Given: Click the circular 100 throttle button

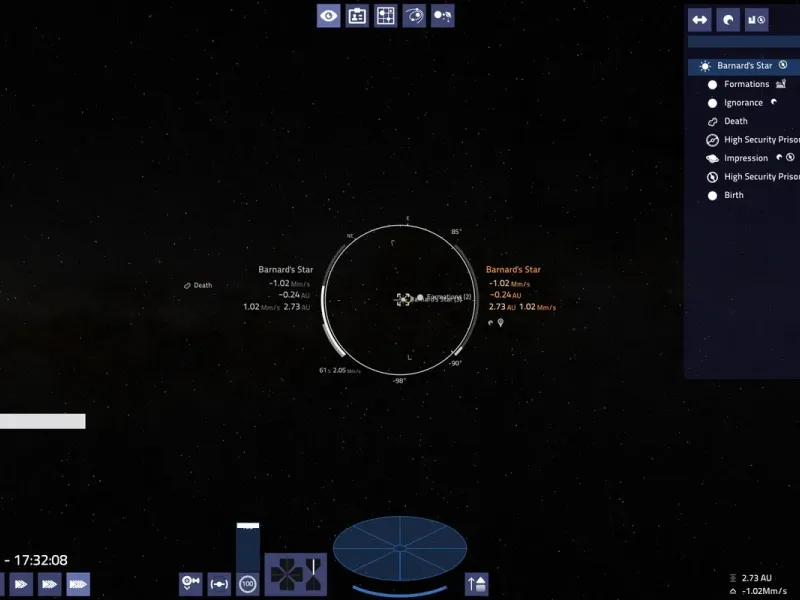Looking at the screenshot, I should (247, 583).
